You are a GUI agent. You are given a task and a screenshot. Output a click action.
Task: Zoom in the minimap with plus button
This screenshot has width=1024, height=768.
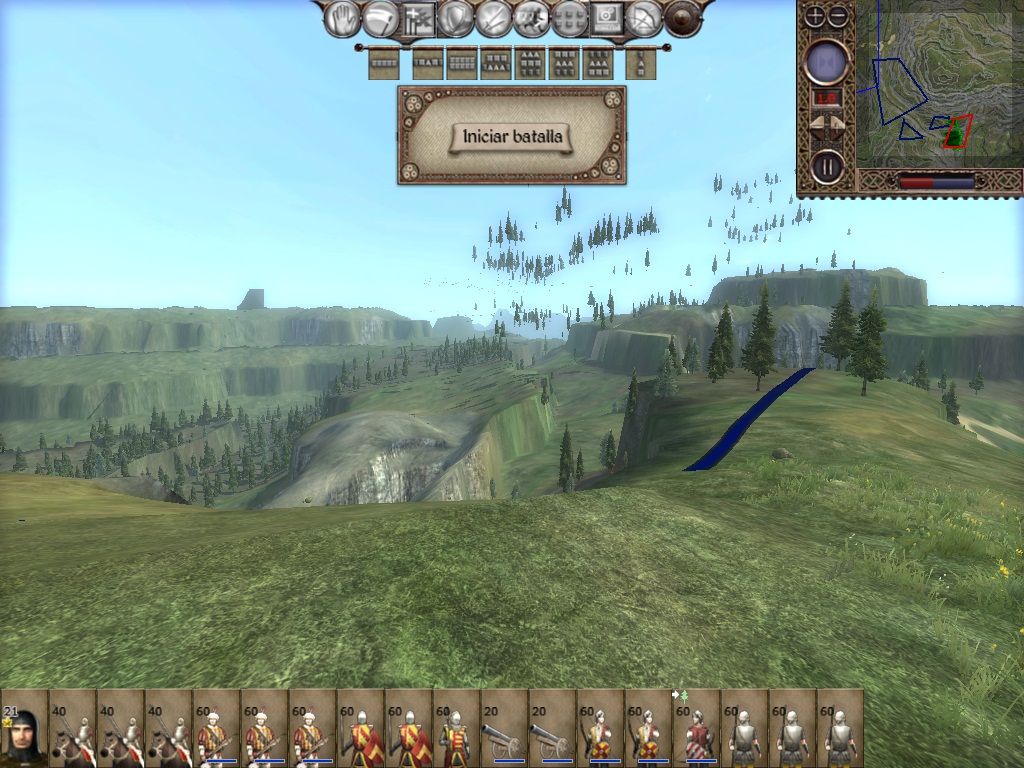pyautogui.click(x=815, y=16)
